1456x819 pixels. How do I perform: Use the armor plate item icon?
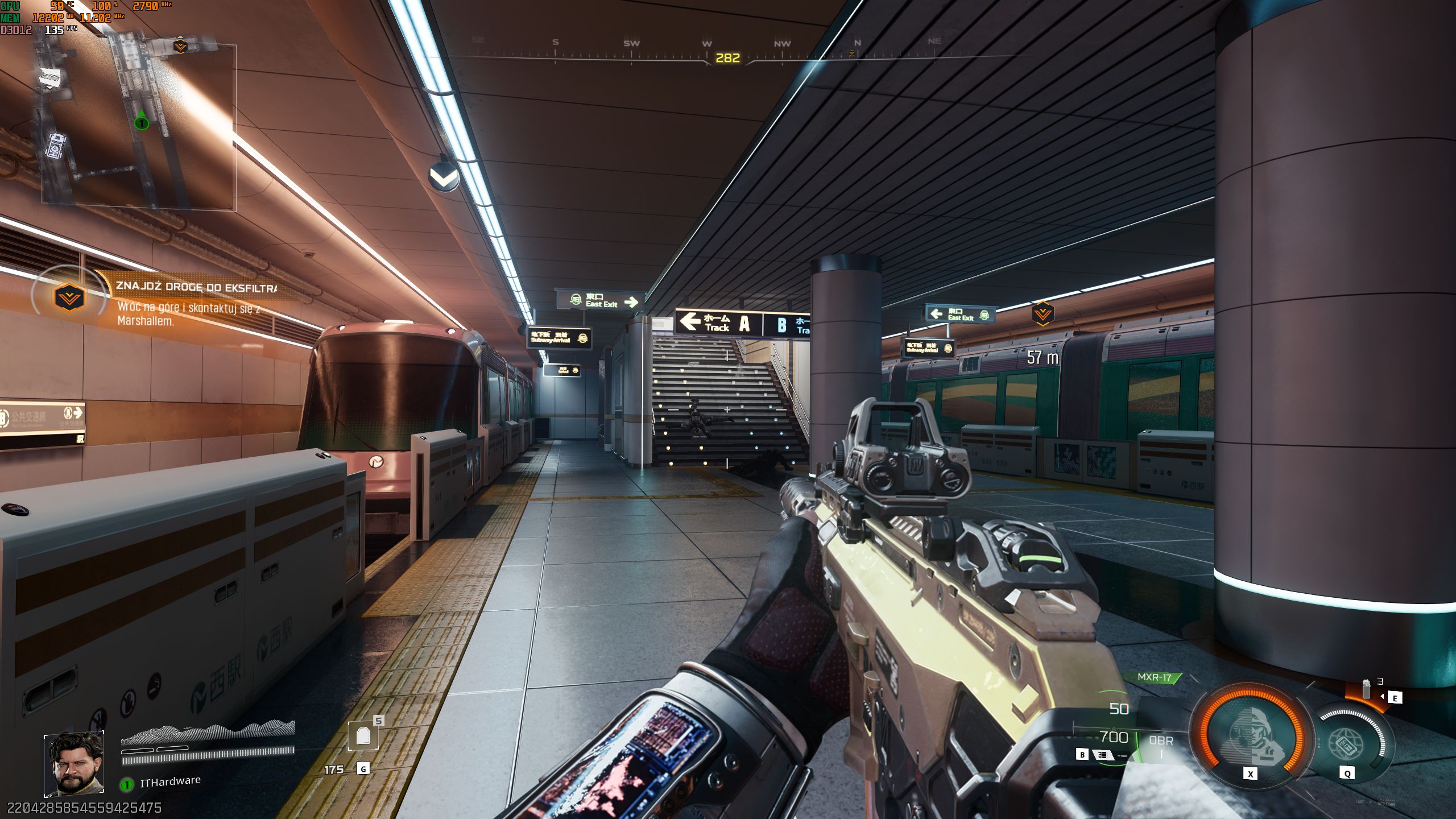click(363, 737)
